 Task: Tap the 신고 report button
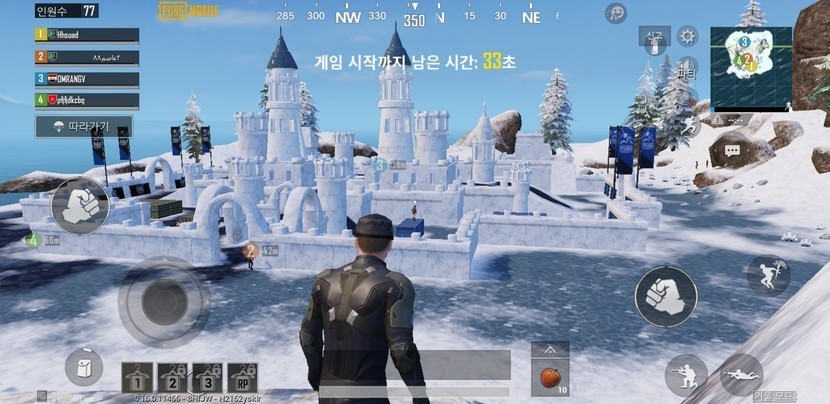click(x=654, y=38)
